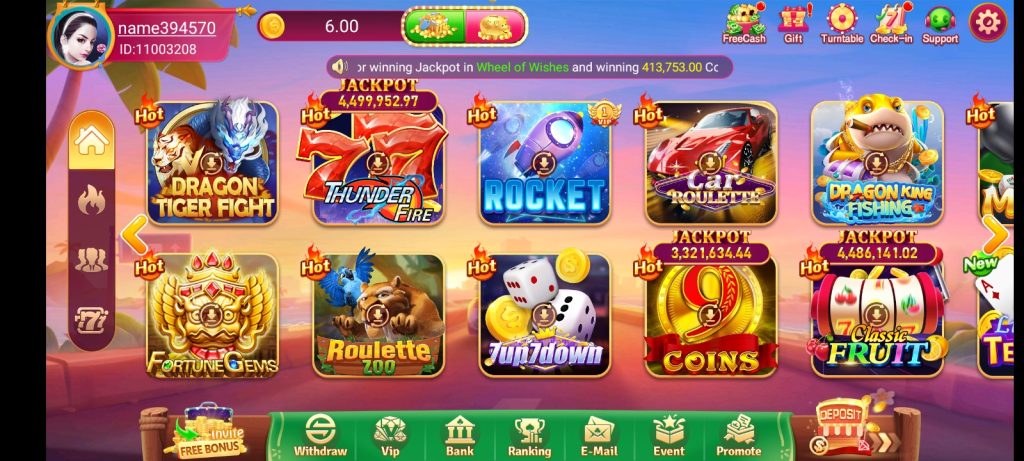This screenshot has width=1024, height=461.
Task: Open the Roulette Zoo game
Action: [378, 315]
